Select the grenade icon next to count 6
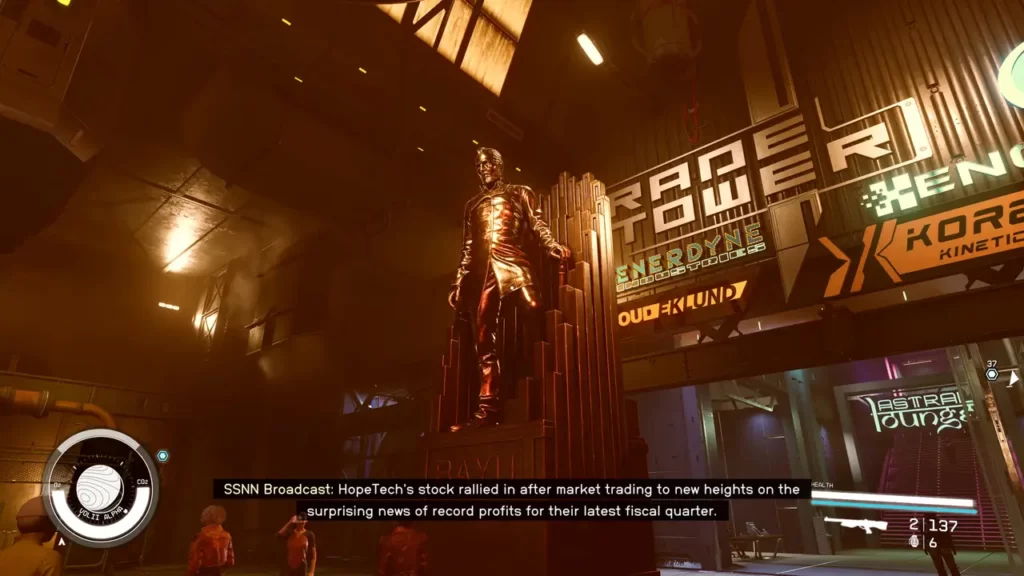The width and height of the screenshot is (1024, 576). click(x=913, y=542)
